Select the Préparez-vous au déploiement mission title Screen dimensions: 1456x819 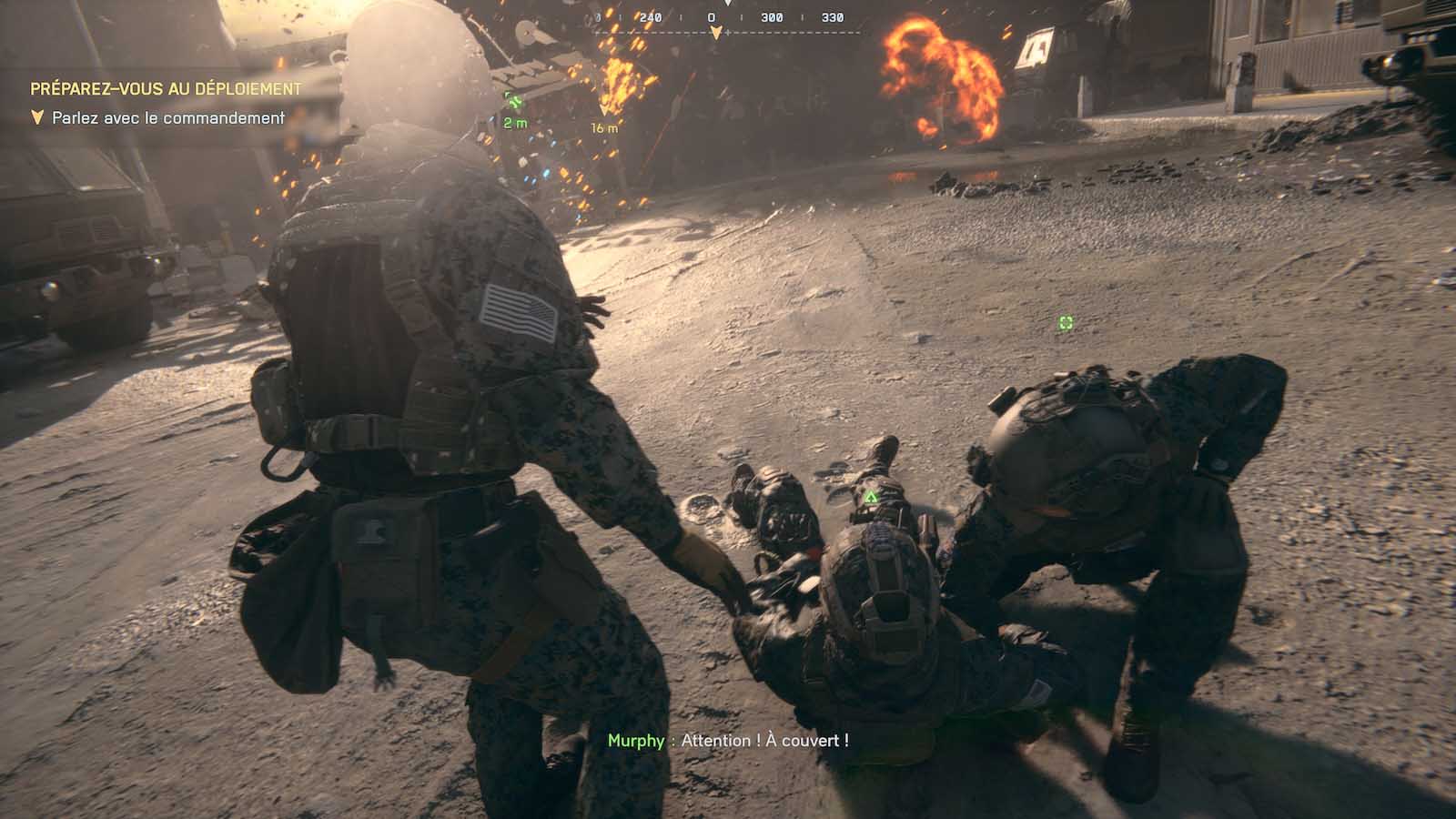(166, 88)
